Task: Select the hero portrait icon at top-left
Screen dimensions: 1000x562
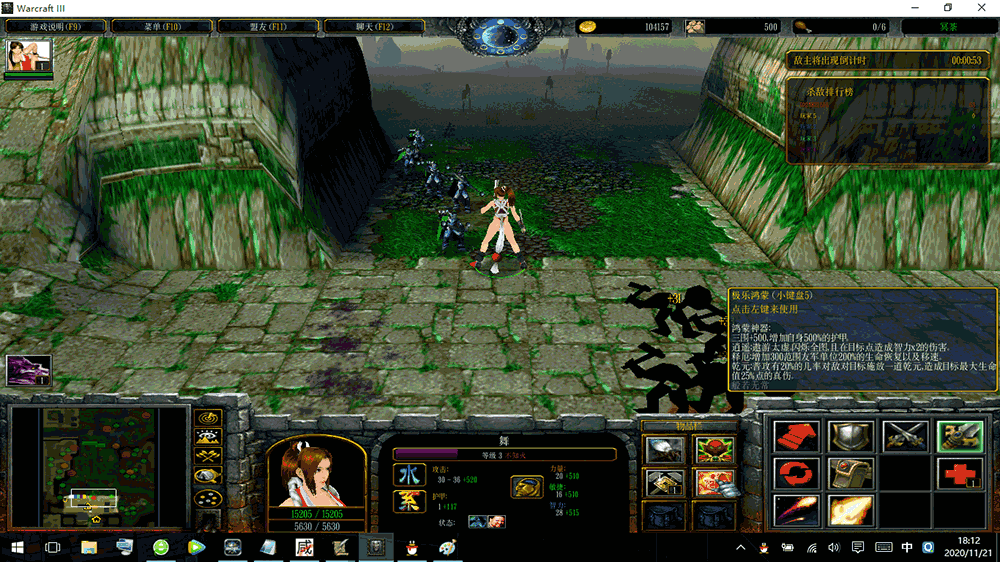Action: pyautogui.click(x=28, y=56)
